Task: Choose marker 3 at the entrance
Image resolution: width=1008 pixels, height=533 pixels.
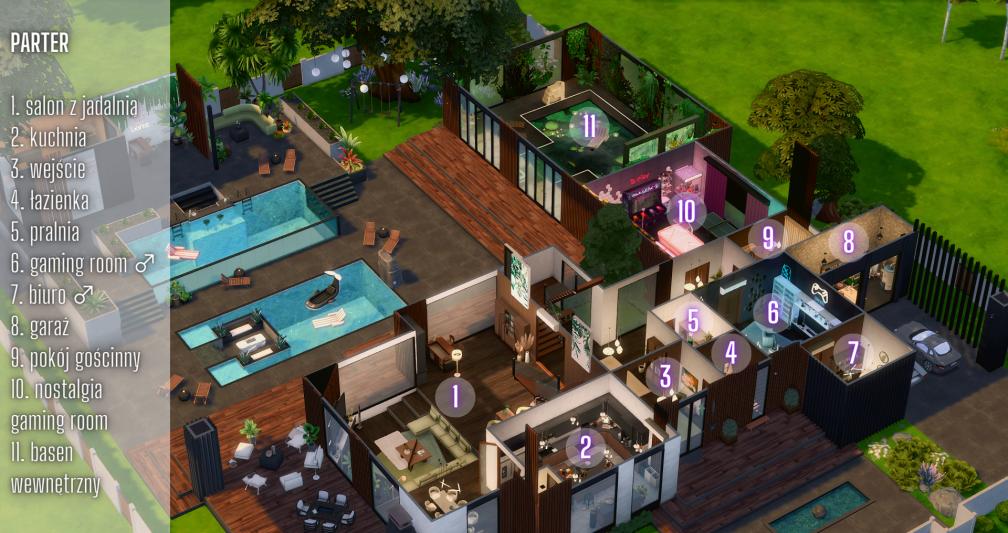Action: pos(664,376)
